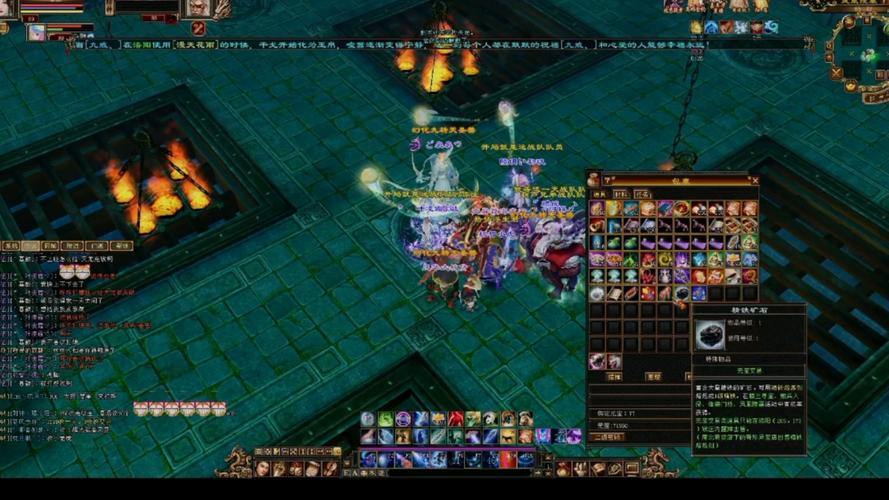Close the inventory bag window
Image resolution: width=889 pixels, height=500 pixels.
pyautogui.click(x=754, y=181)
